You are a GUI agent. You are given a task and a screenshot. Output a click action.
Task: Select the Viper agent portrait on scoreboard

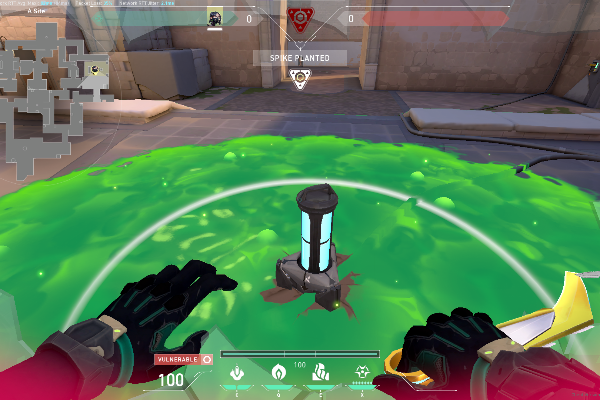pyautogui.click(x=214, y=17)
